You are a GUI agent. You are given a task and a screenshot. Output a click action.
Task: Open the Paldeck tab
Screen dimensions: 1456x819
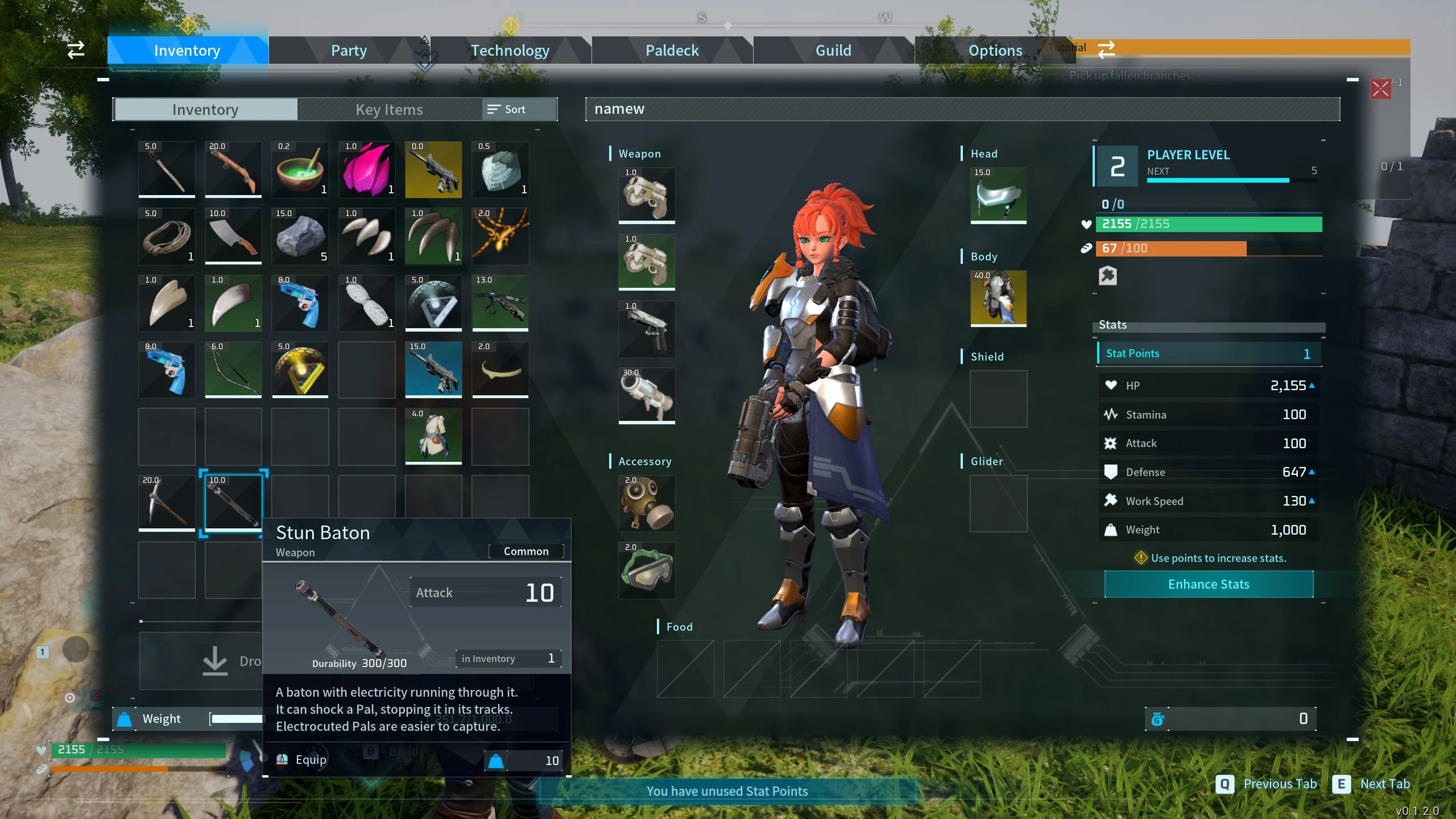tap(672, 50)
